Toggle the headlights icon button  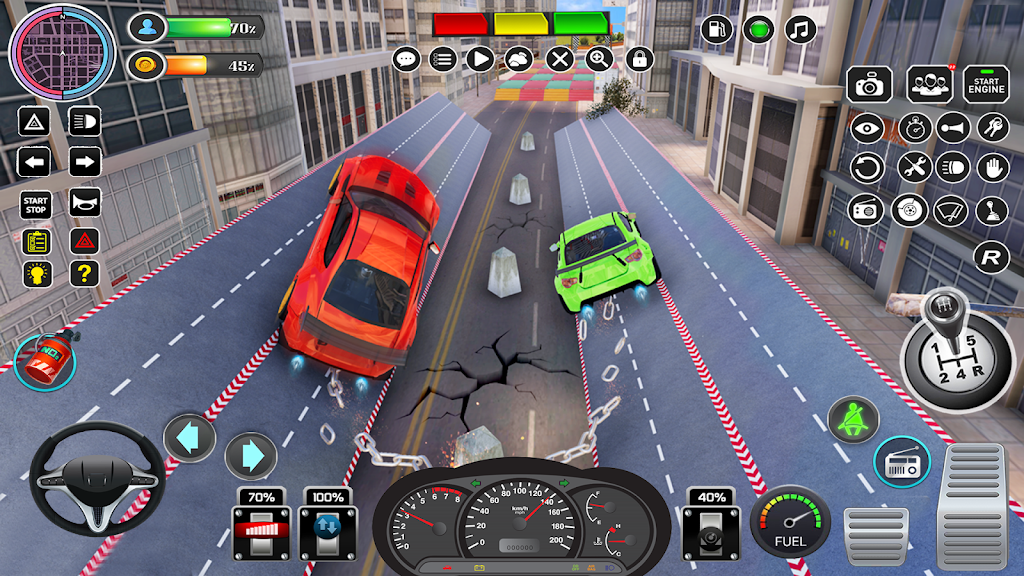(x=84, y=122)
